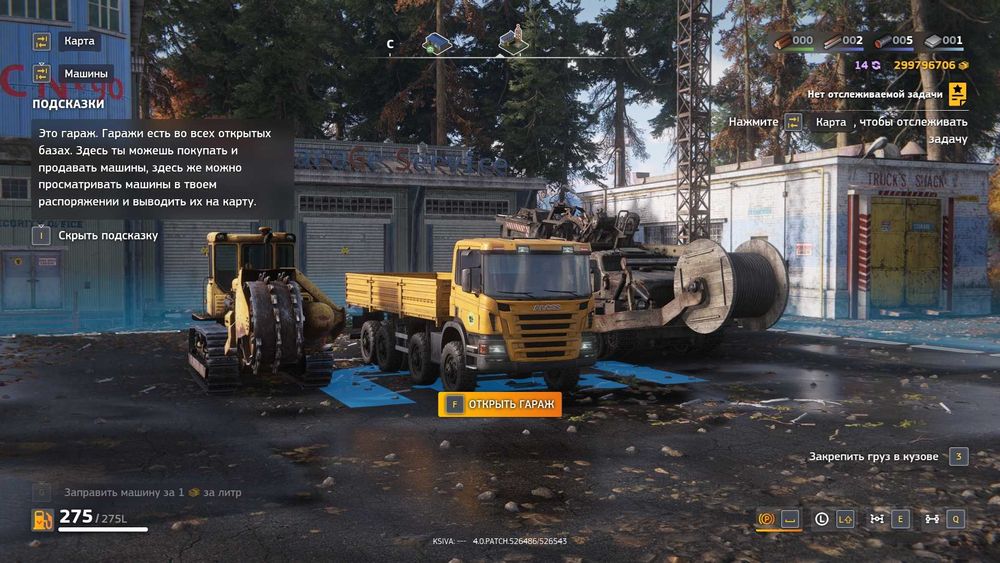This screenshot has width=1000, height=563.
Task: Select the blue-roofed building compass marker
Action: click(437, 42)
